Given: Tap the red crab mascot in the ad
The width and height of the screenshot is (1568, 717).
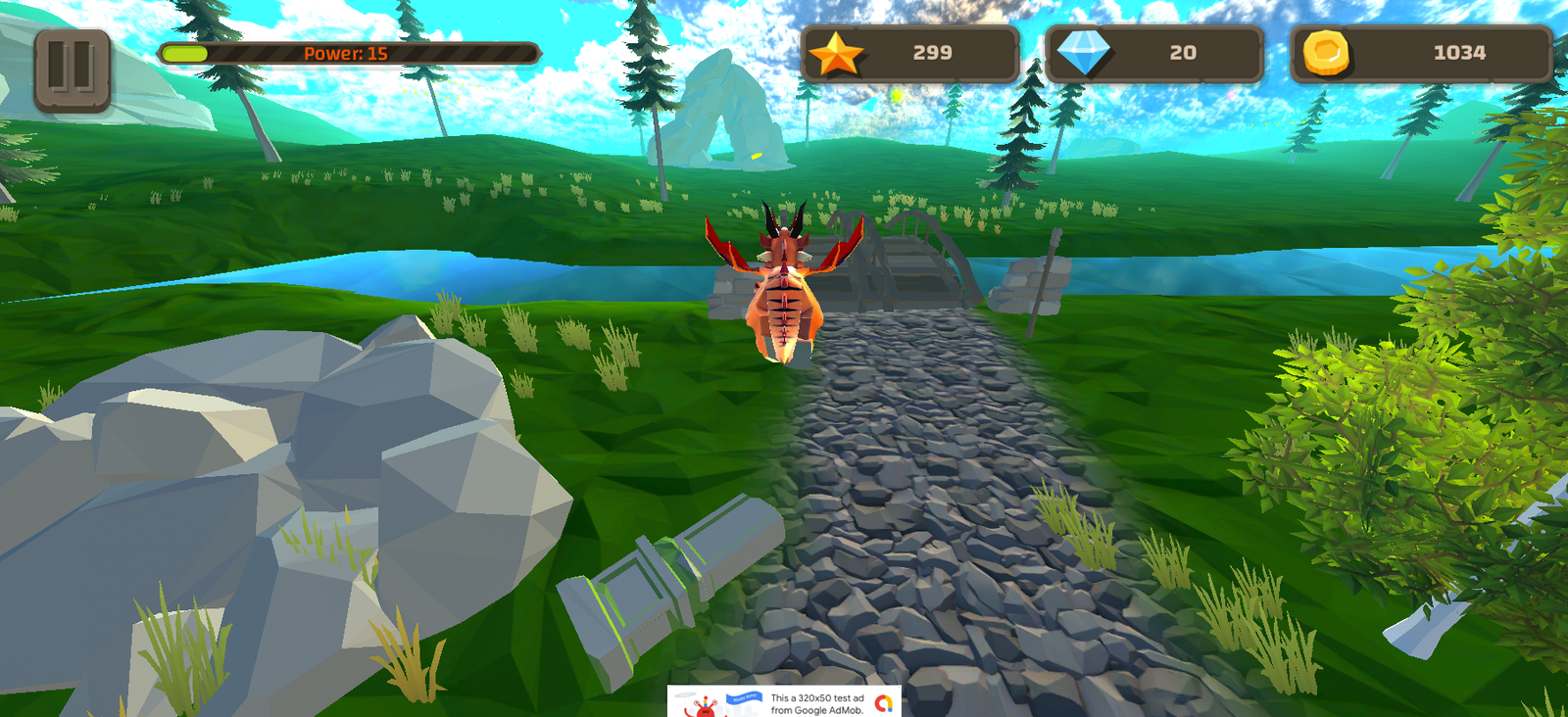Looking at the screenshot, I should tap(704, 708).
